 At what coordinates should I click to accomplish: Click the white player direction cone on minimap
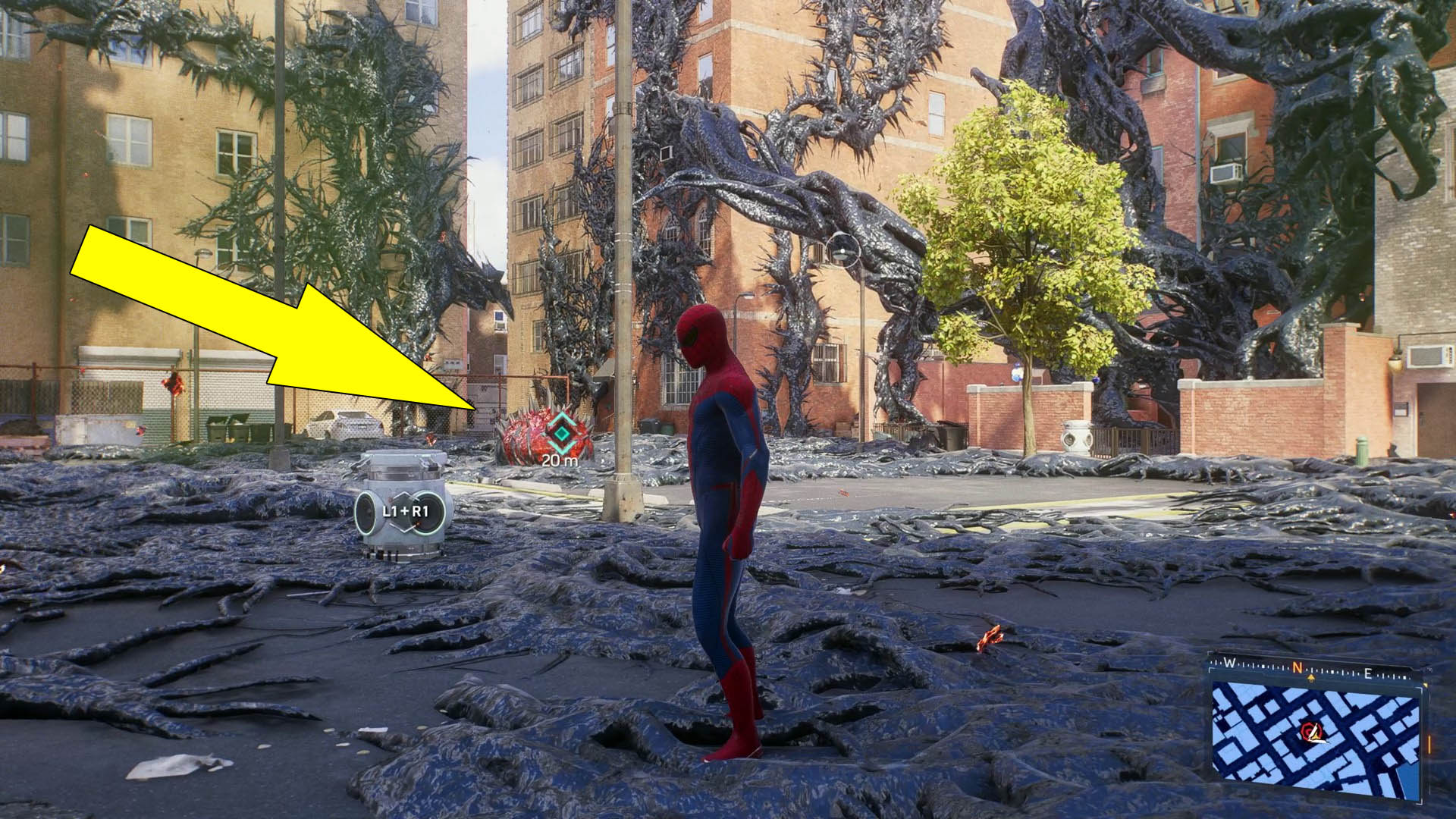(x=1317, y=735)
